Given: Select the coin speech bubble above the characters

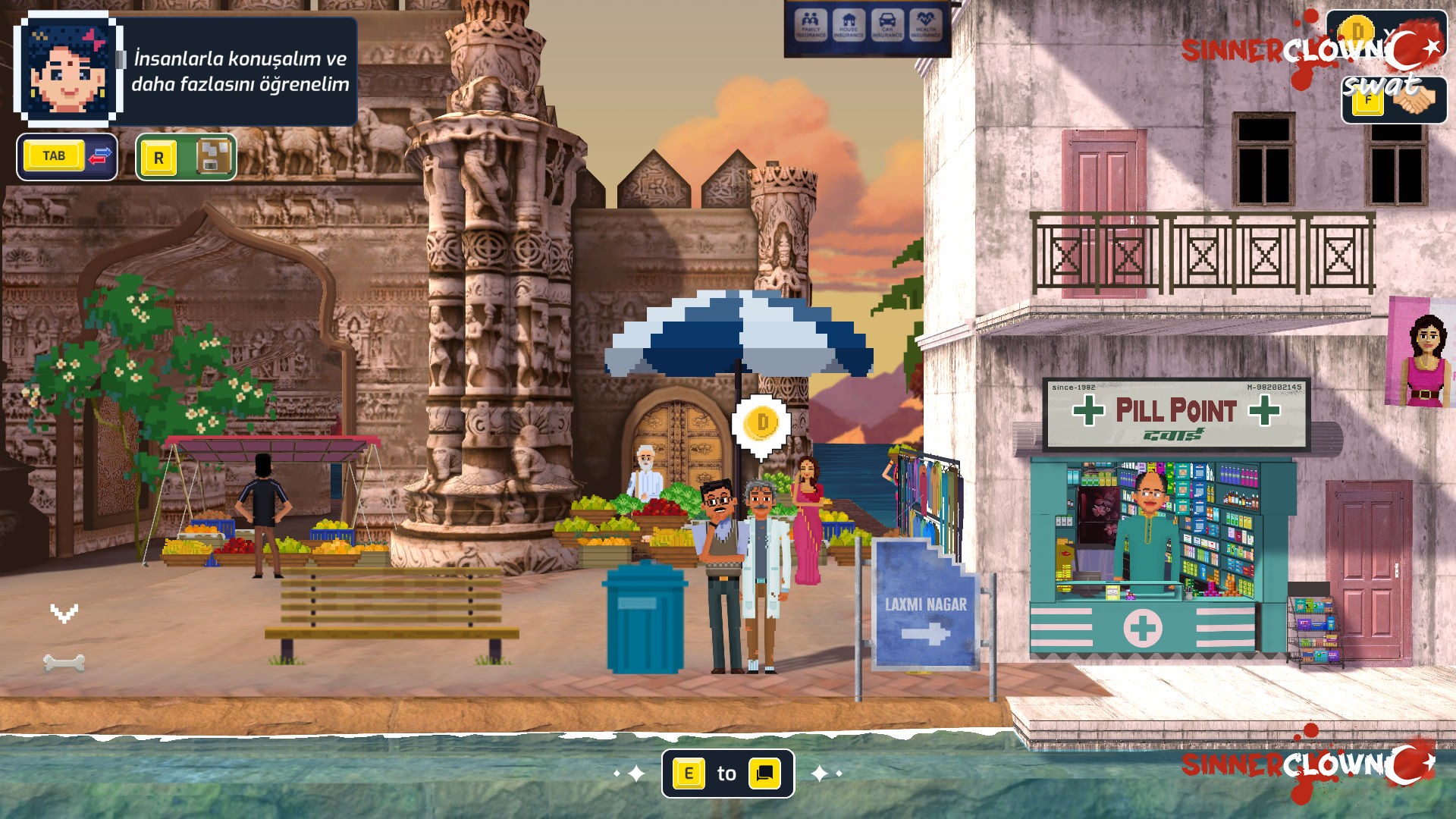Looking at the screenshot, I should [x=761, y=425].
